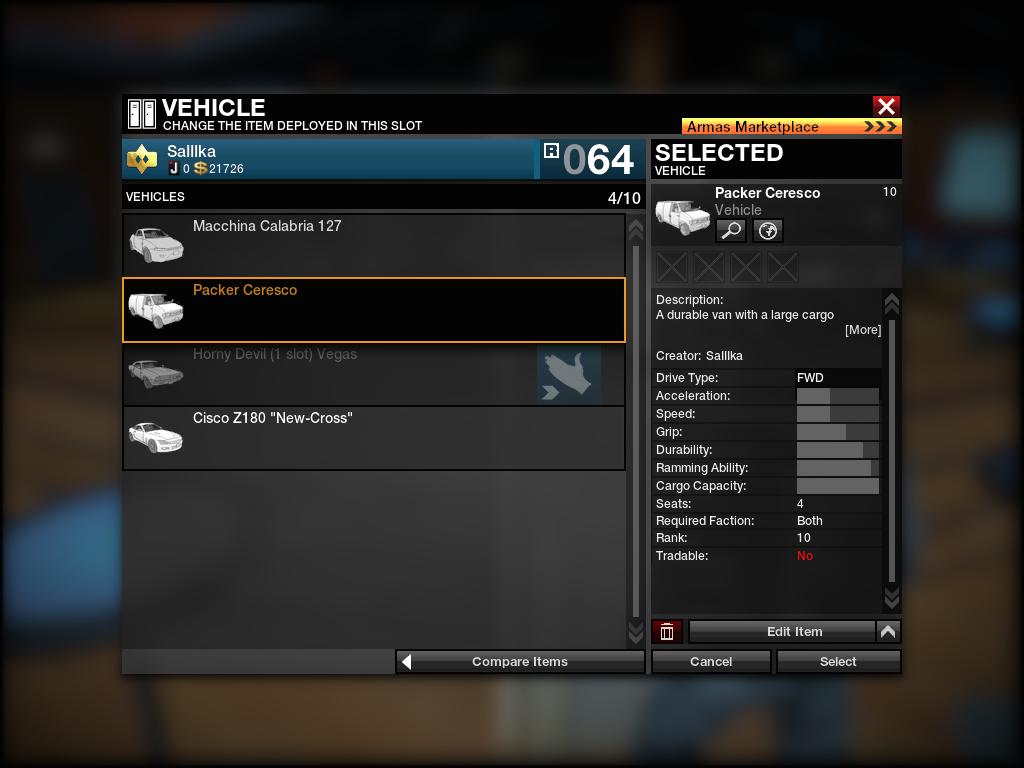The width and height of the screenshot is (1024, 768).
Task: Cancel the vehicle change
Action: [711, 662]
